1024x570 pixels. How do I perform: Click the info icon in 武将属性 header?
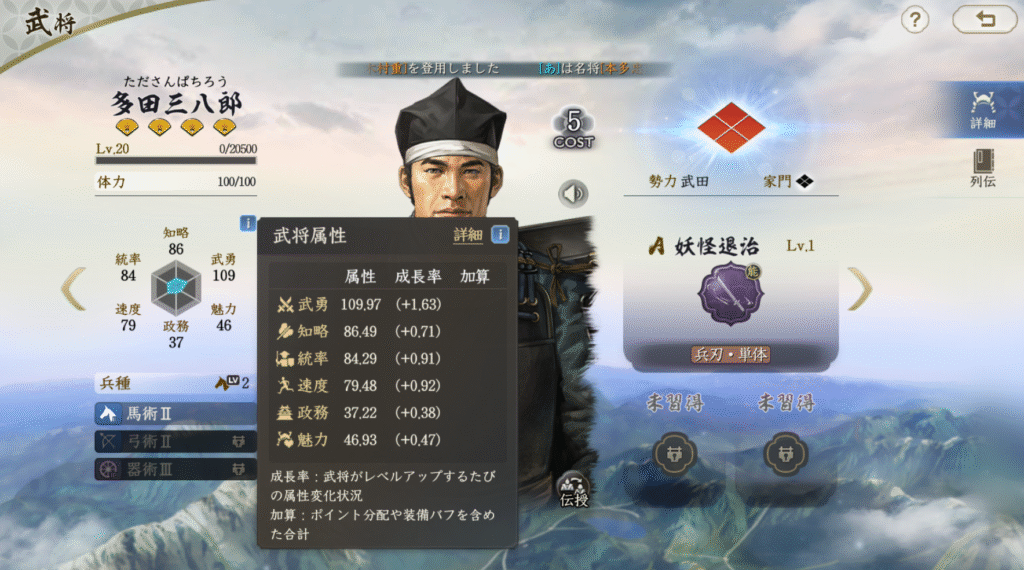tap(500, 235)
